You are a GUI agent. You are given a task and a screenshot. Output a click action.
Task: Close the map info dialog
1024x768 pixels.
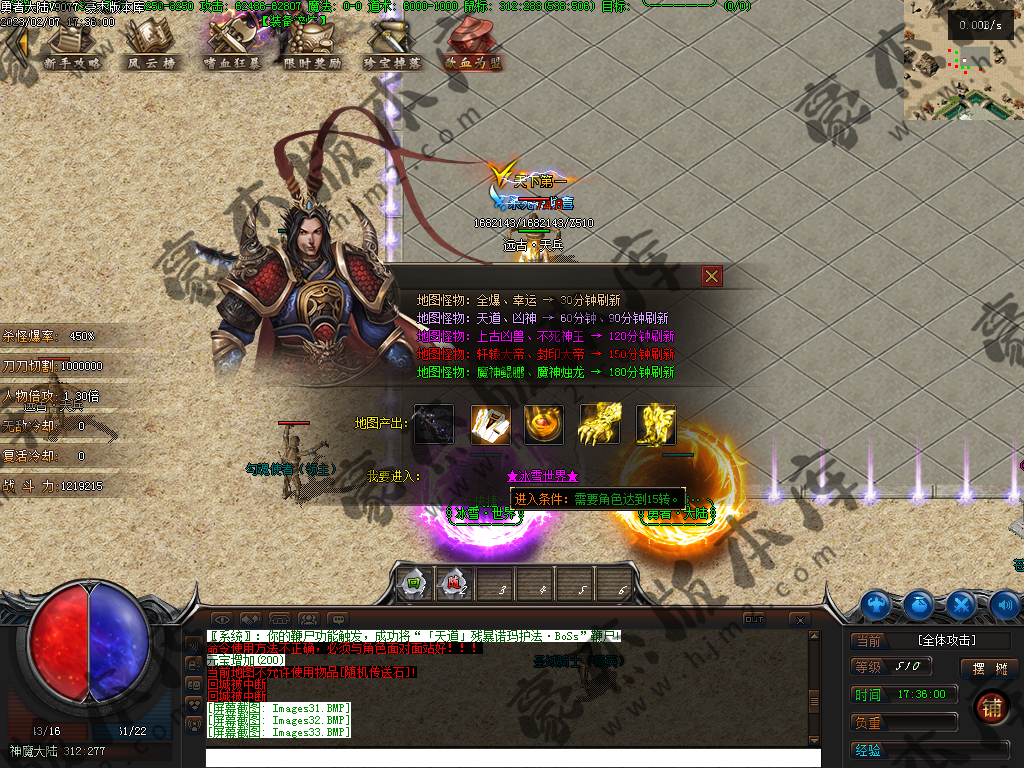click(711, 276)
